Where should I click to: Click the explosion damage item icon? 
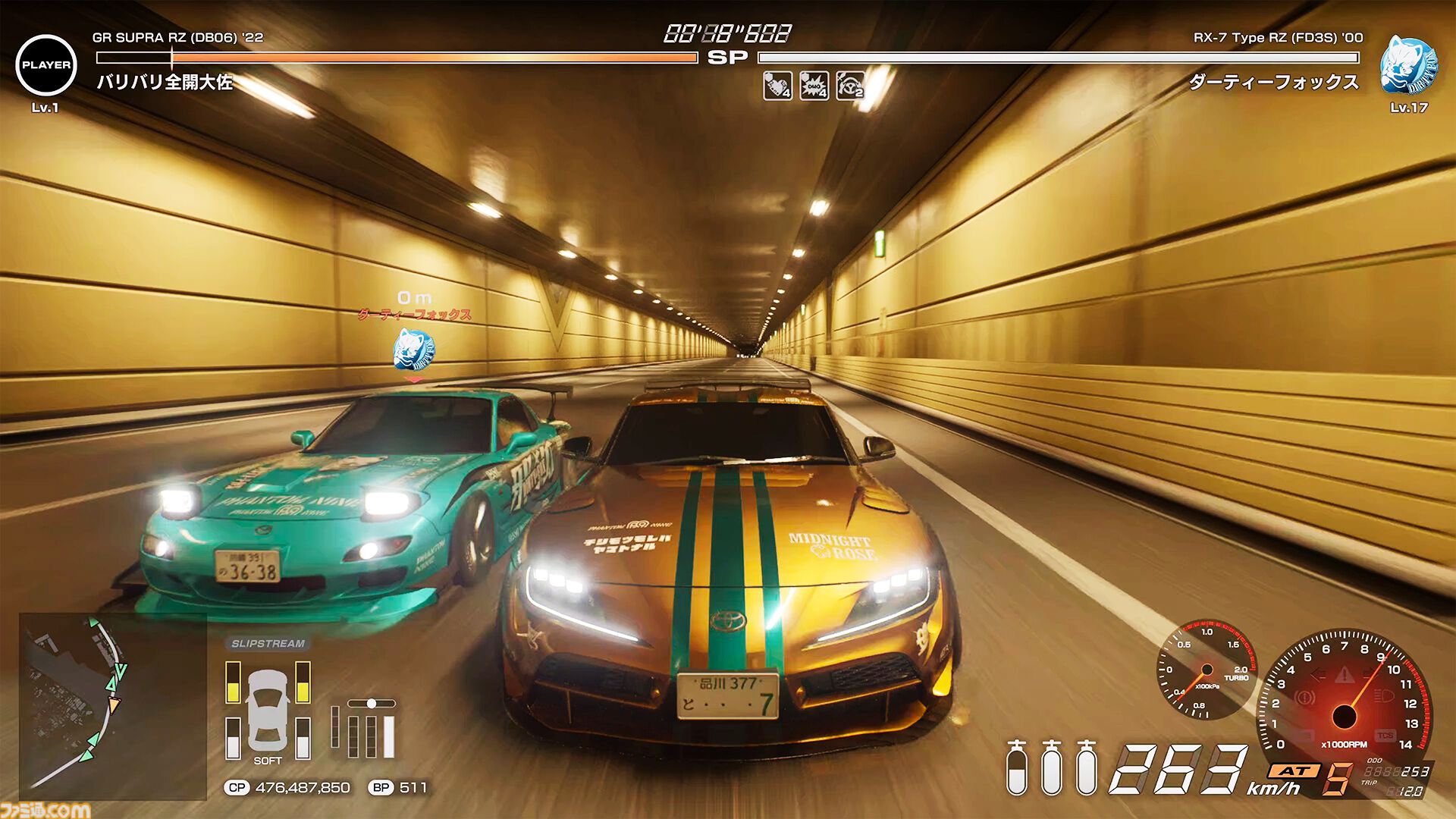click(813, 86)
